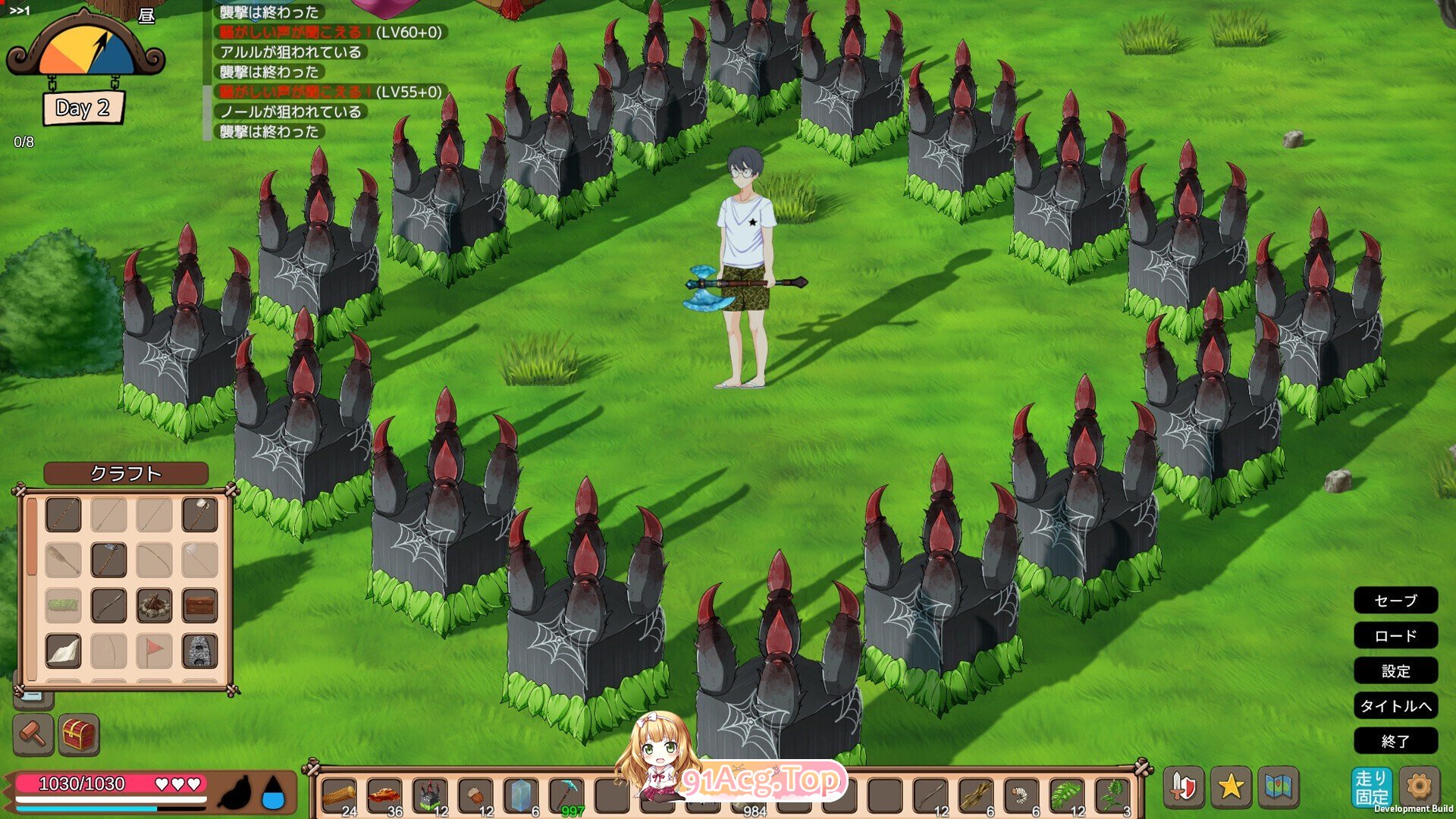Select the ice block hotbar slot
This screenshot has height=819, width=1456.
[521, 796]
